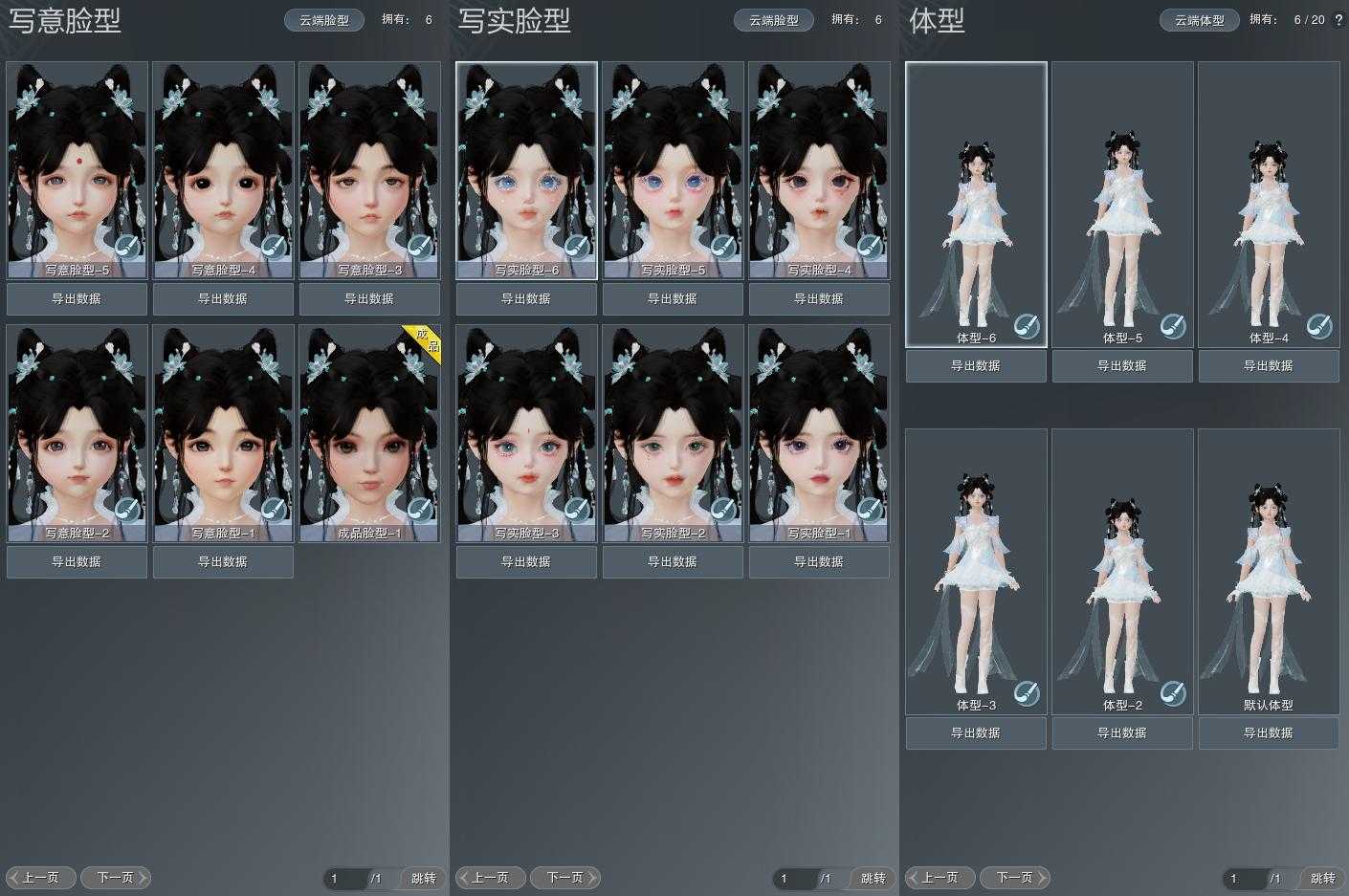Select the 默认体型 default body
Screen dimensions: 1349x896
point(1269,571)
